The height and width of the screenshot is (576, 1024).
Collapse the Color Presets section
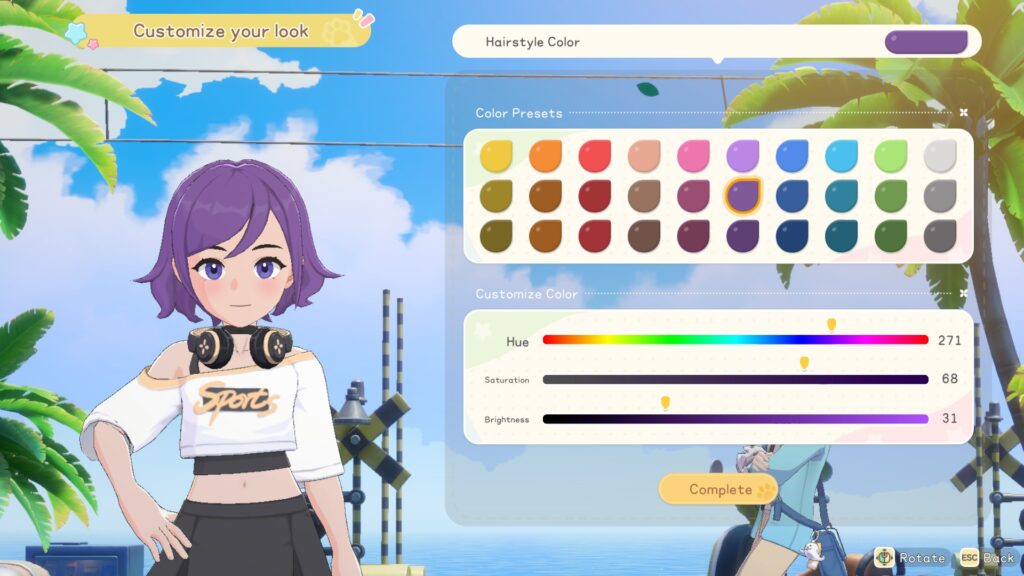tap(963, 113)
